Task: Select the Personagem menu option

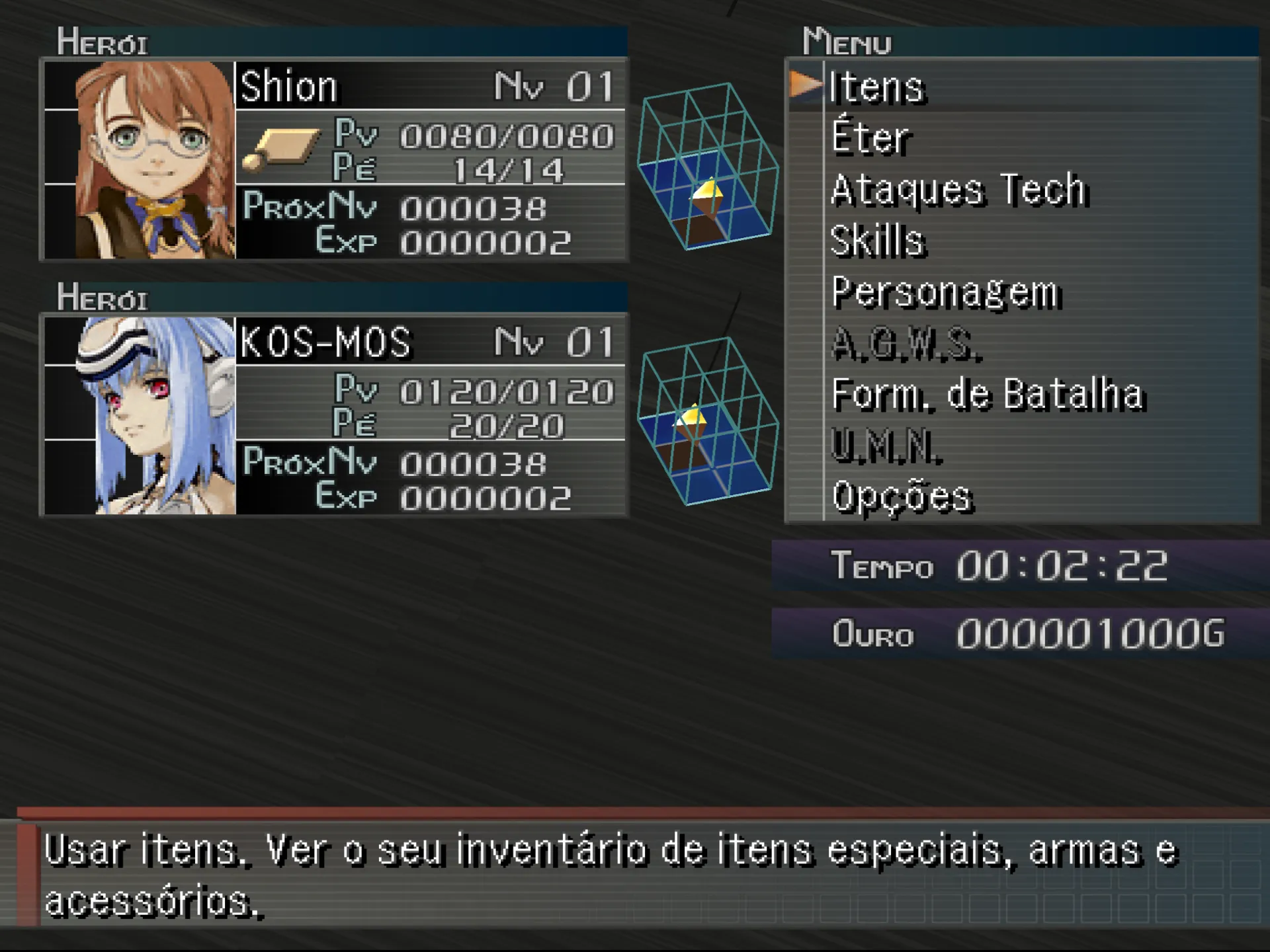Action: (x=945, y=292)
